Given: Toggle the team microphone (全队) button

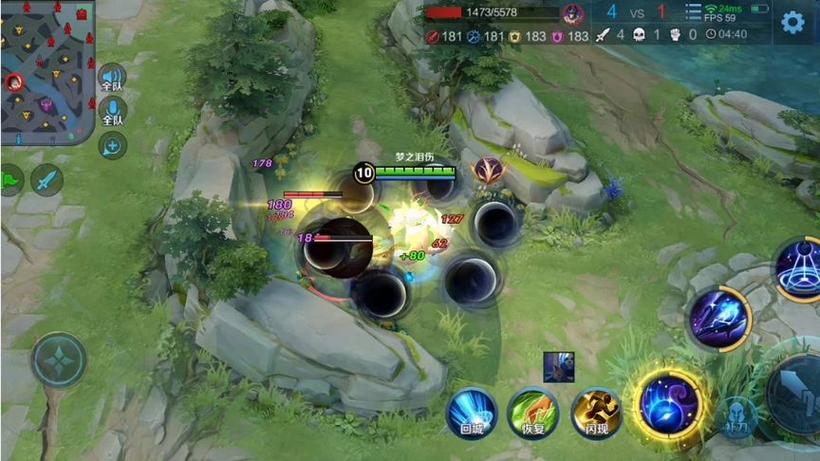Looking at the screenshot, I should pos(112,110).
